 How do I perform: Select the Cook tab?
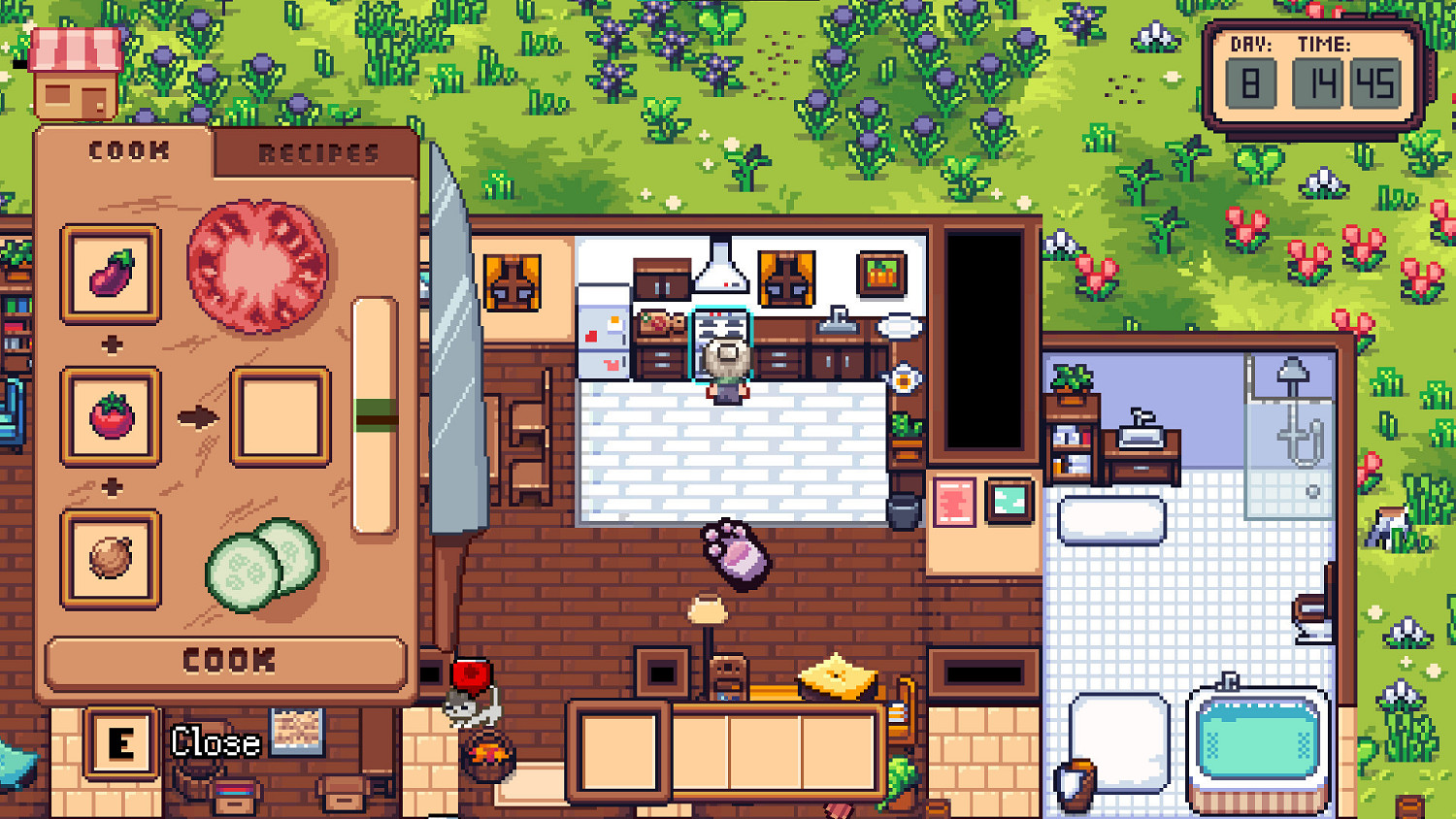[x=129, y=150]
